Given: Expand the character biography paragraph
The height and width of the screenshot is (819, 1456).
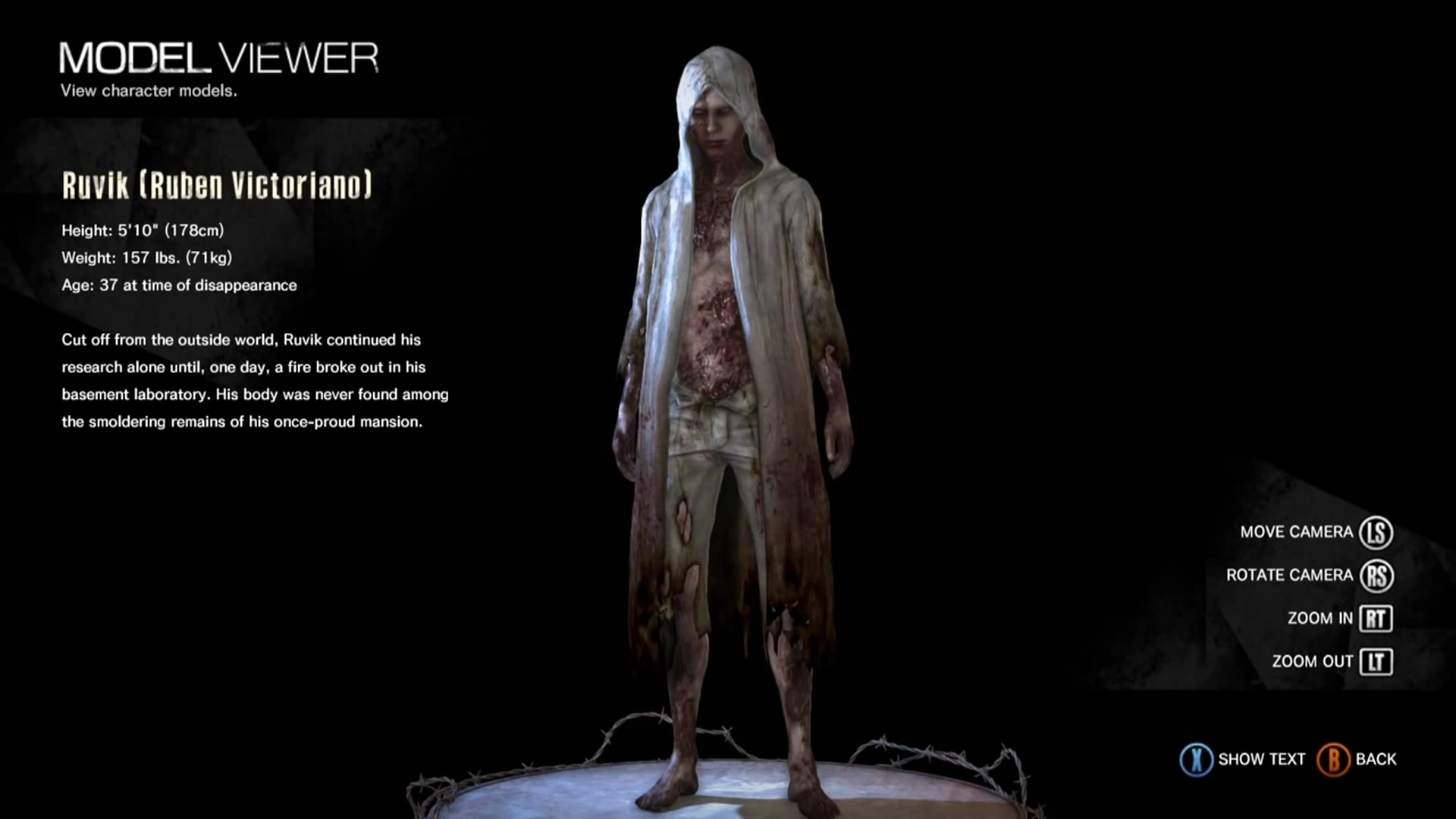Looking at the screenshot, I should click(x=255, y=379).
